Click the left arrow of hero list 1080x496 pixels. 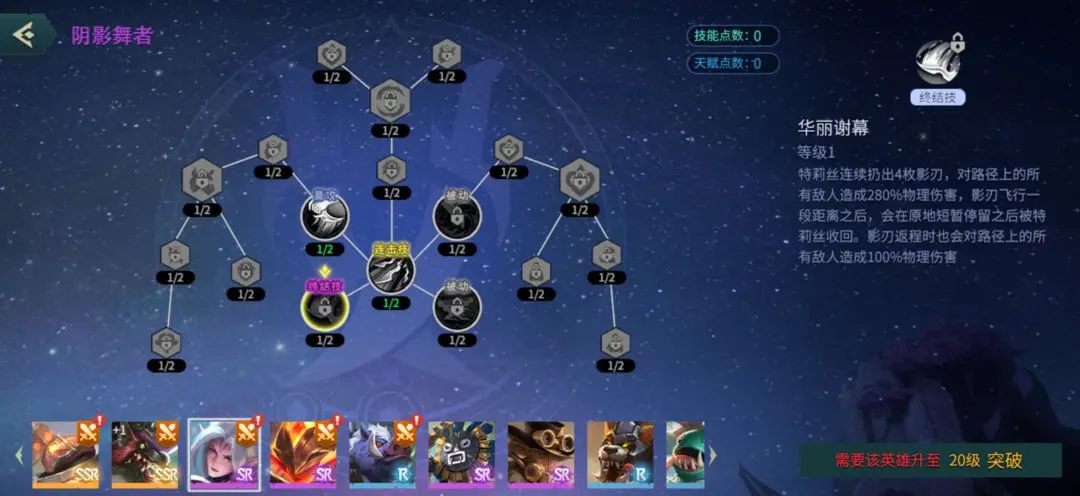pyautogui.click(x=18, y=456)
